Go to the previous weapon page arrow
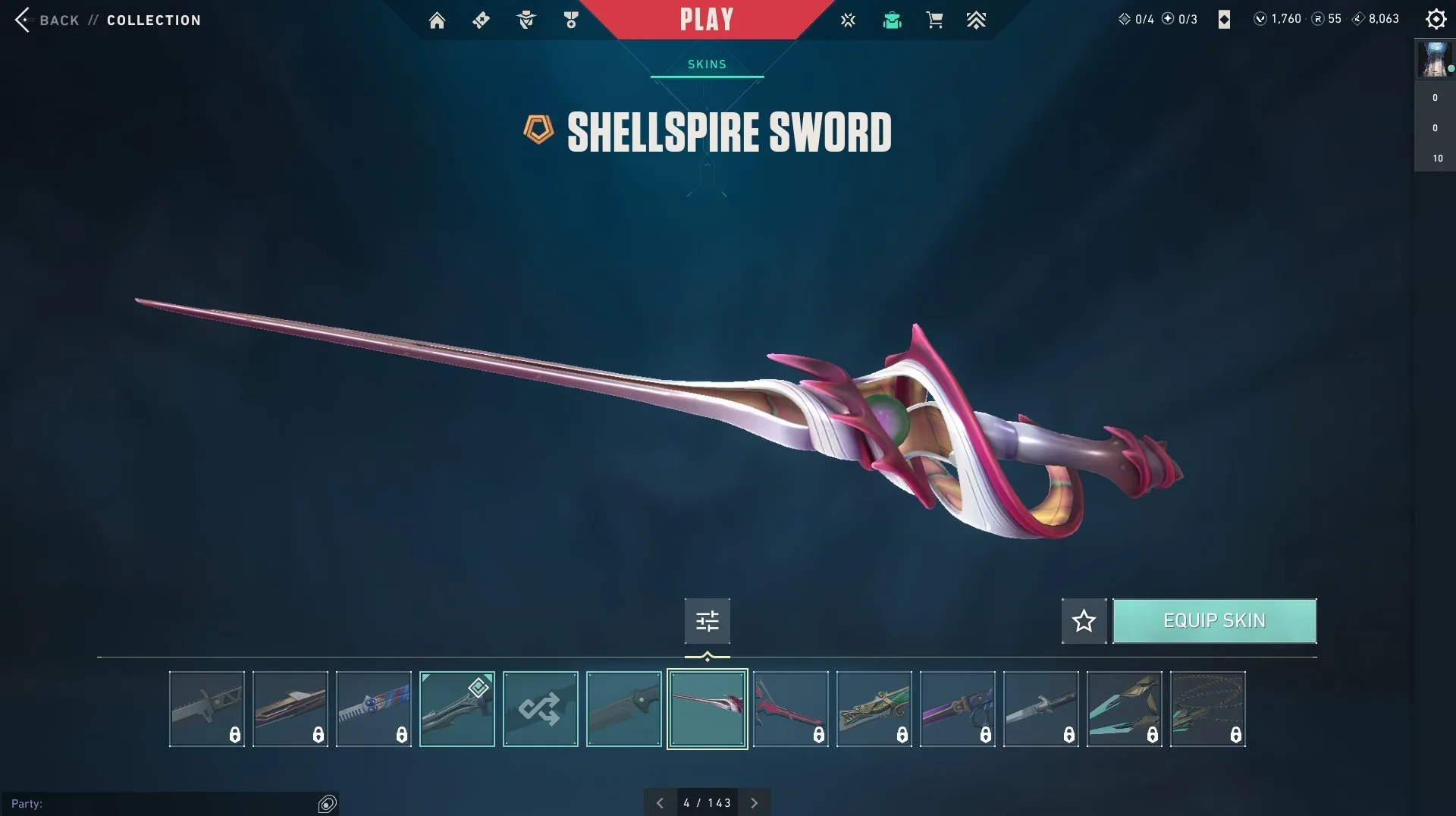1456x816 pixels. (x=659, y=802)
